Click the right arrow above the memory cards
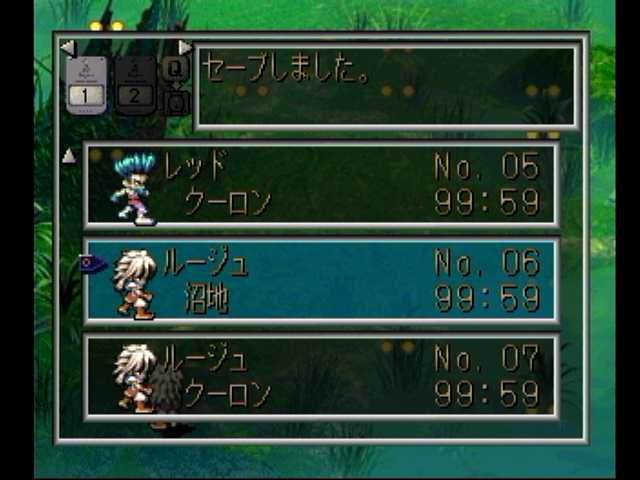The width and height of the screenshot is (640, 480). coord(185,47)
